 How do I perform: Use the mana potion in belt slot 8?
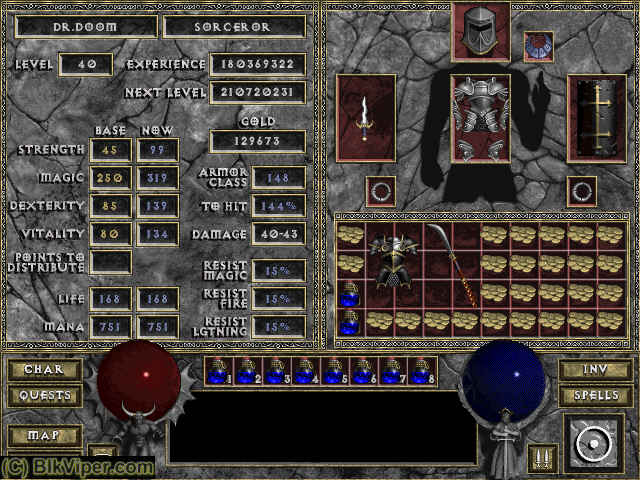421,371
